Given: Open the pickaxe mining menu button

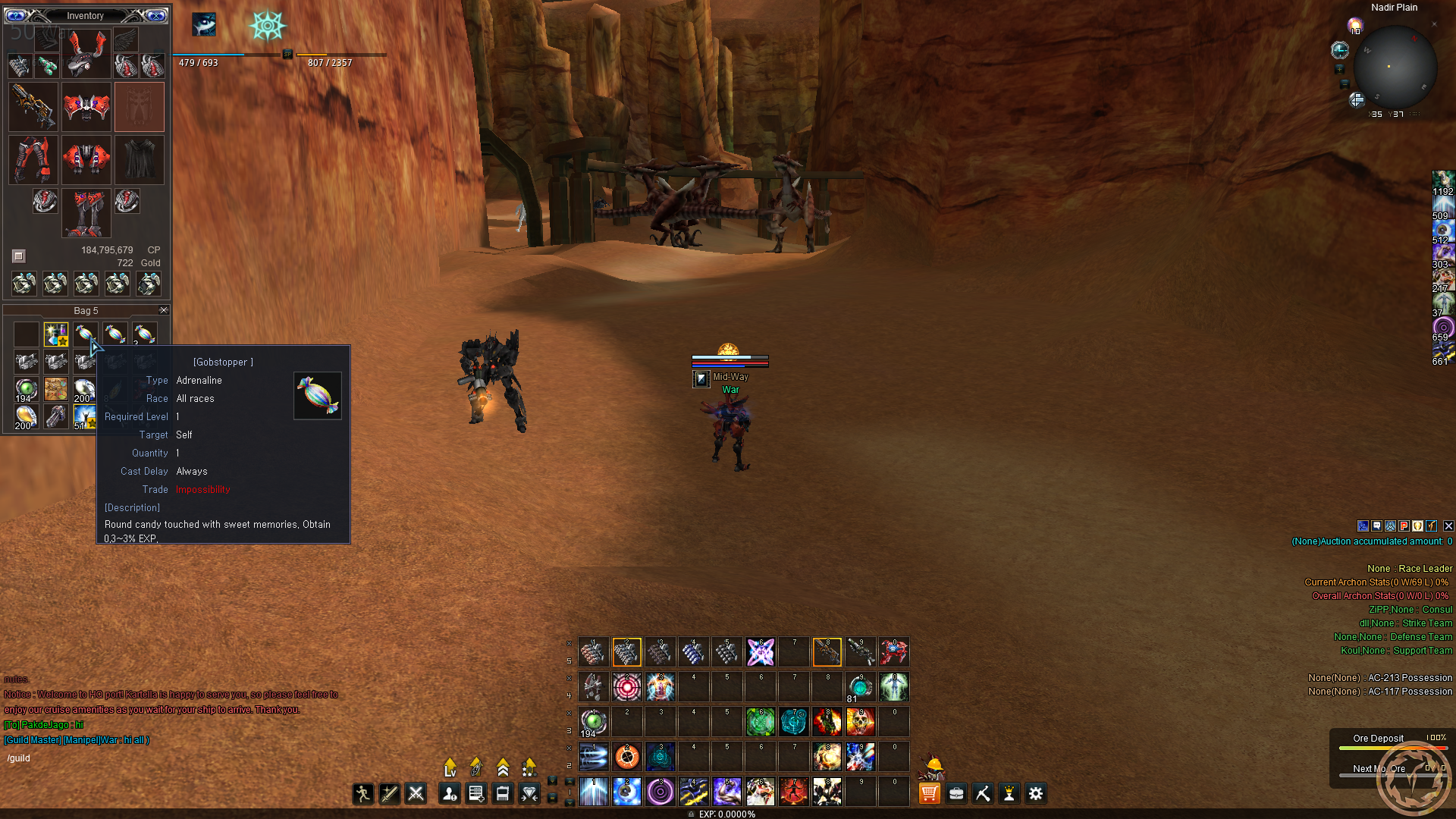Looking at the screenshot, I should coord(983,793).
